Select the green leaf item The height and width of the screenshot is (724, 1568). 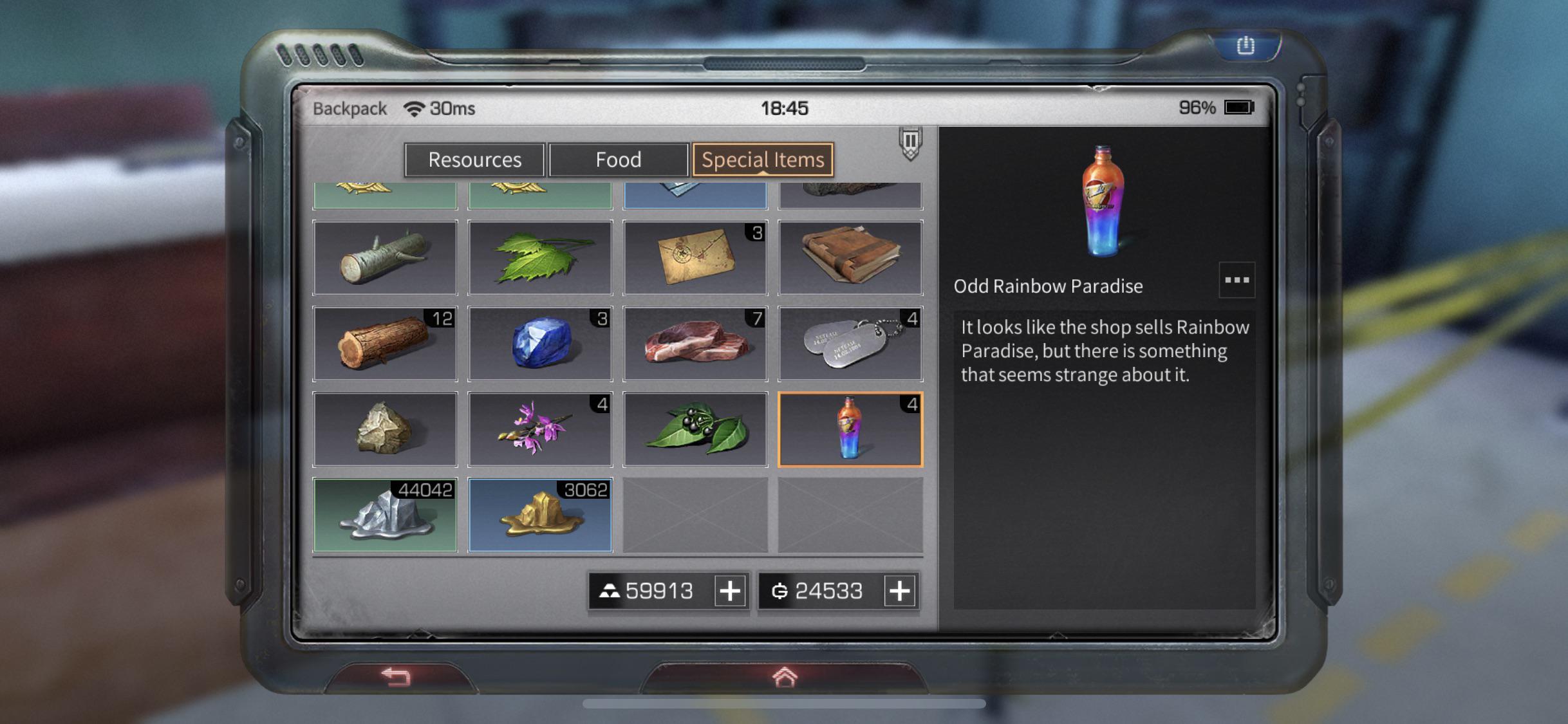541,257
